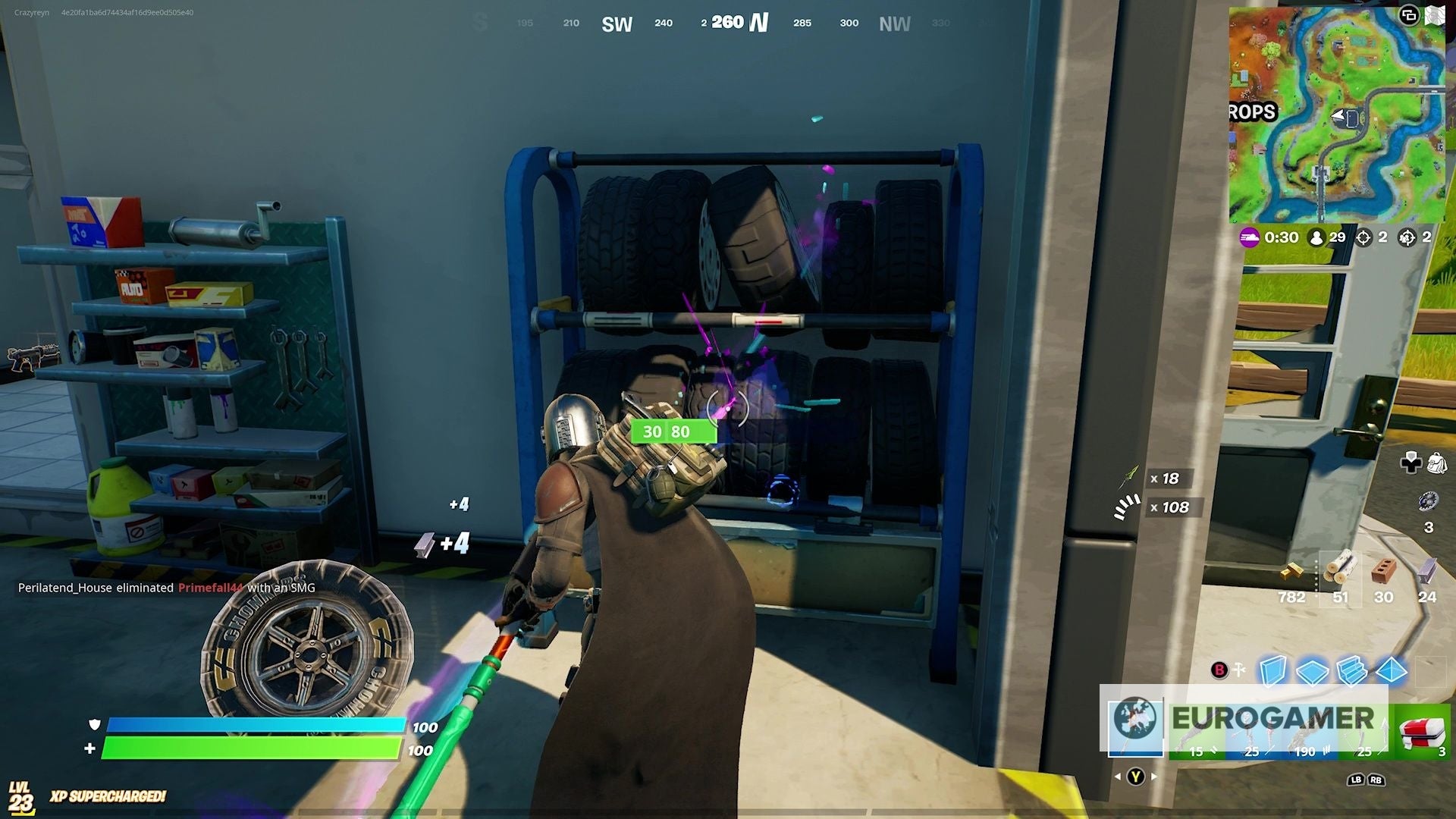1456x819 pixels.
Task: Select the harvesting tool hotbar slot
Action: [1135, 730]
